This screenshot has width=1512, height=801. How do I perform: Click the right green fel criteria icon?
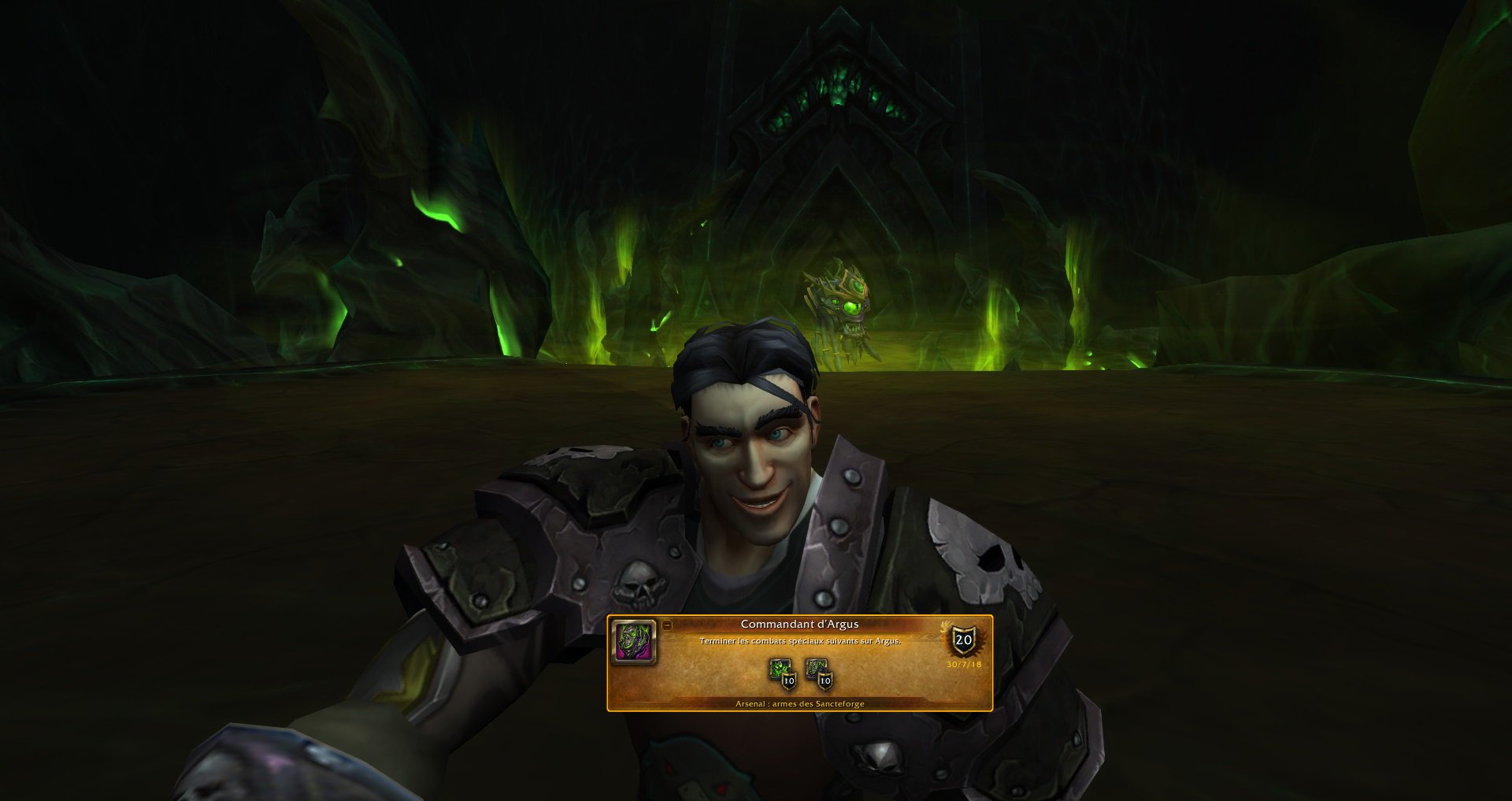pos(814,668)
